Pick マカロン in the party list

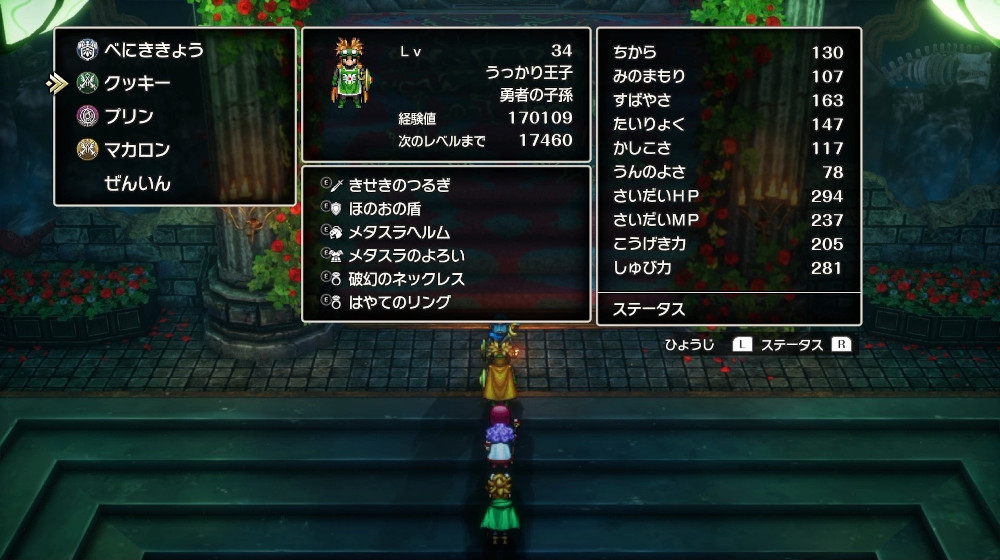137,150
